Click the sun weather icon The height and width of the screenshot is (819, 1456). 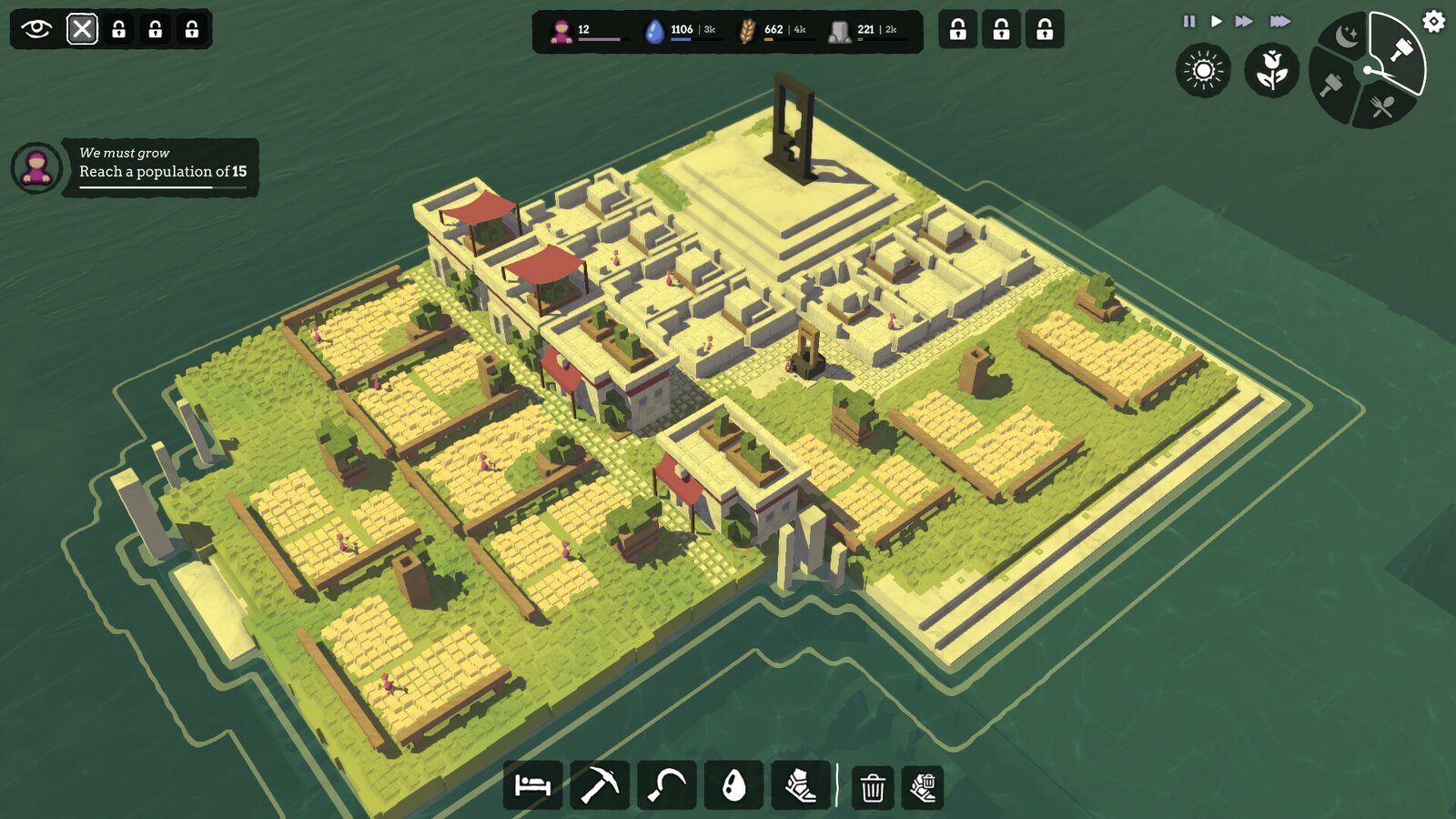click(1203, 70)
